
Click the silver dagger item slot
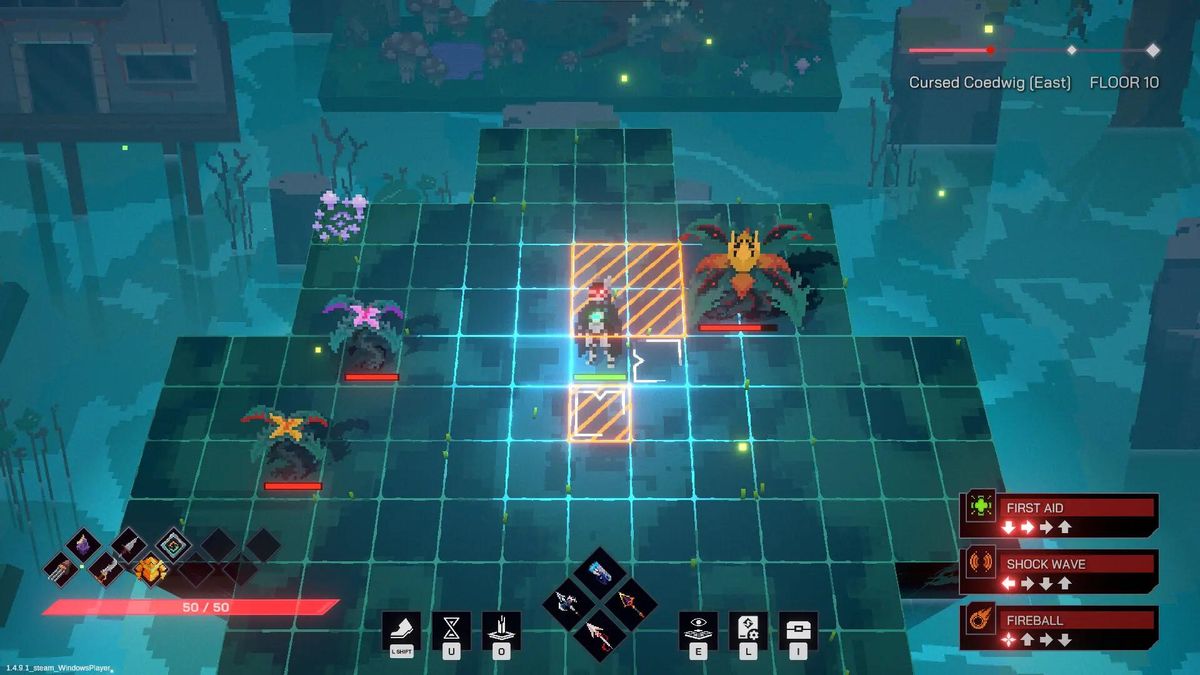pos(127,545)
